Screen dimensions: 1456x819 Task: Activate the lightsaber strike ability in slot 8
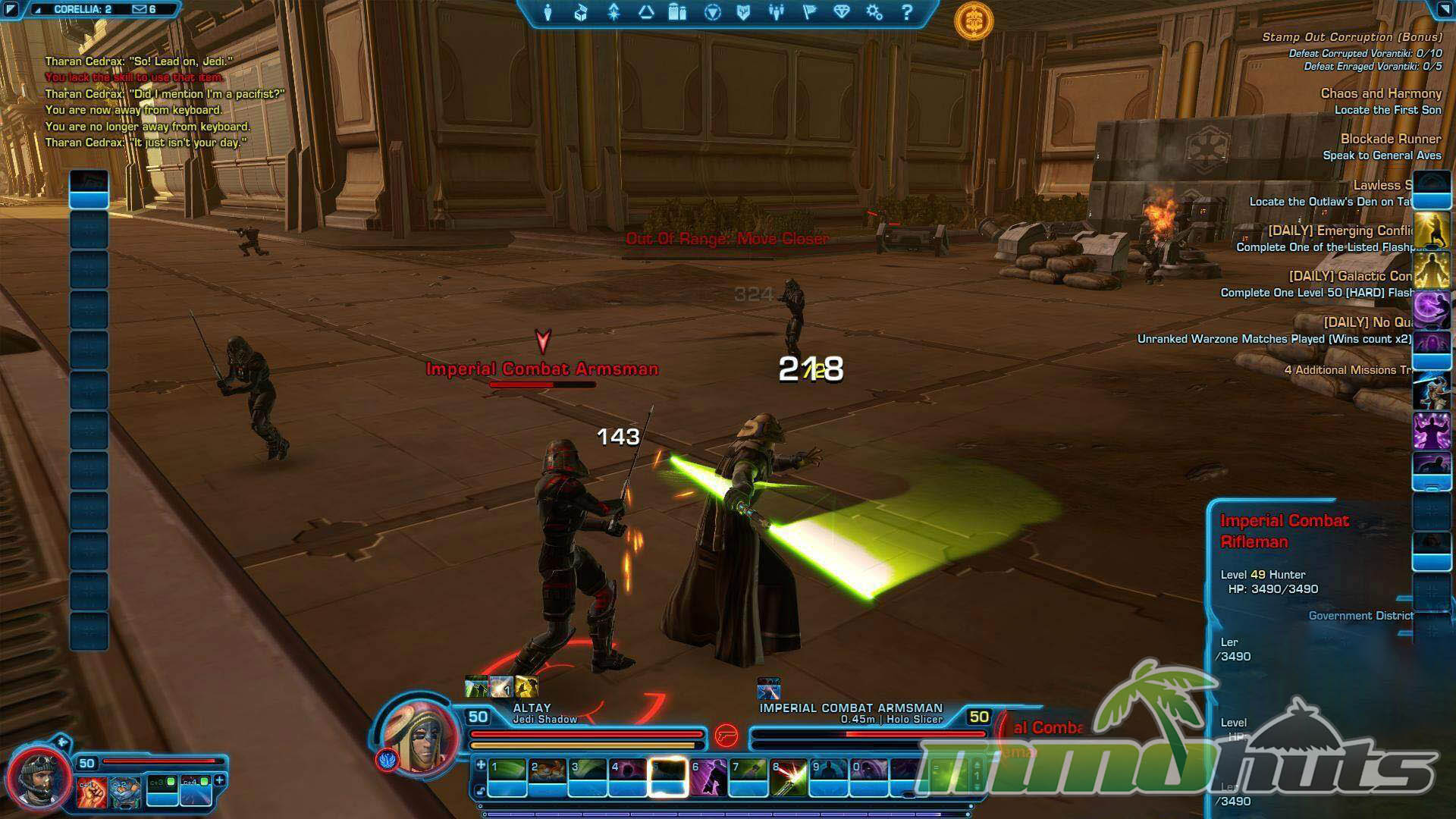click(789, 778)
